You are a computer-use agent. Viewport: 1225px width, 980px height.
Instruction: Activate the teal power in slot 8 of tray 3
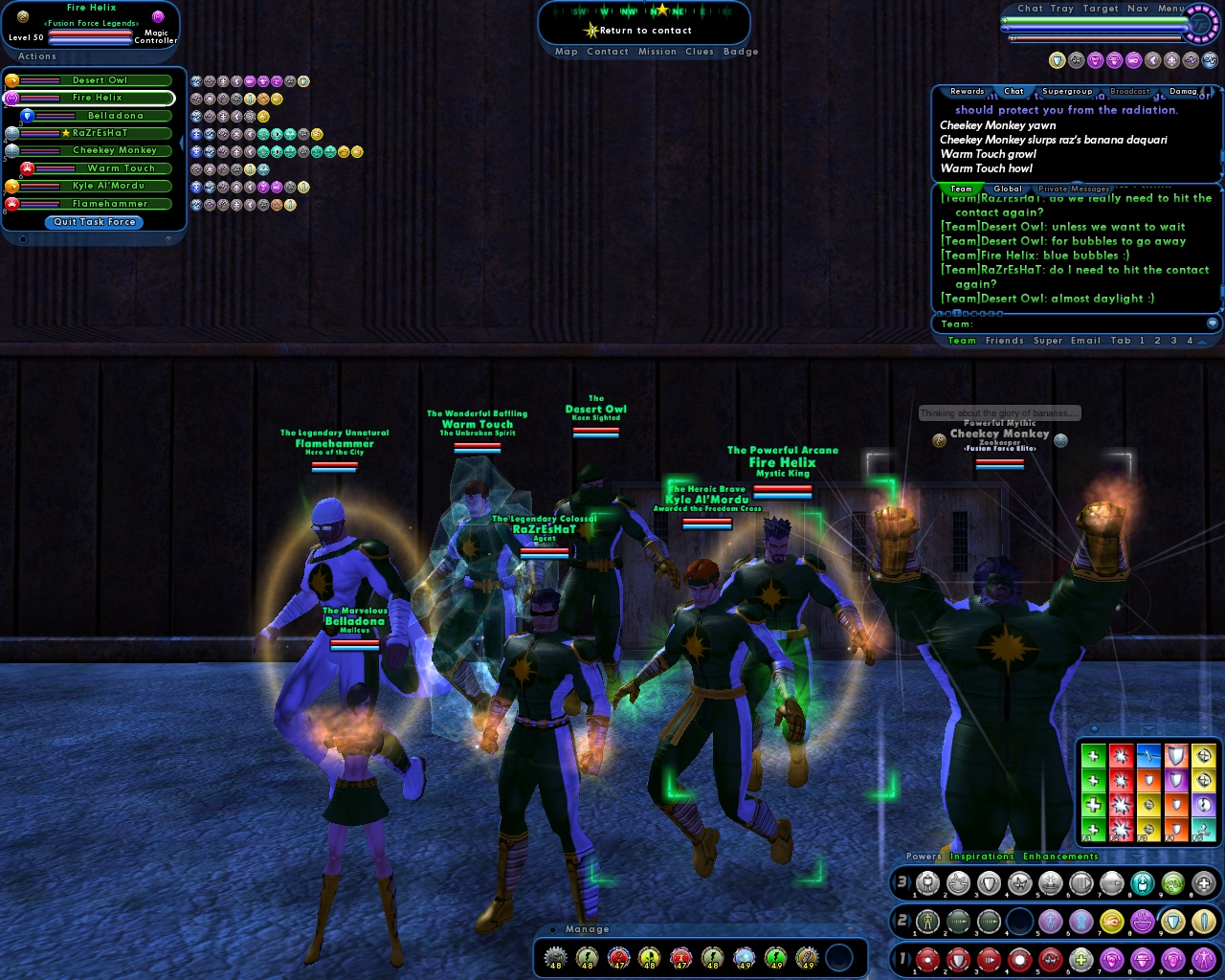point(1143,884)
